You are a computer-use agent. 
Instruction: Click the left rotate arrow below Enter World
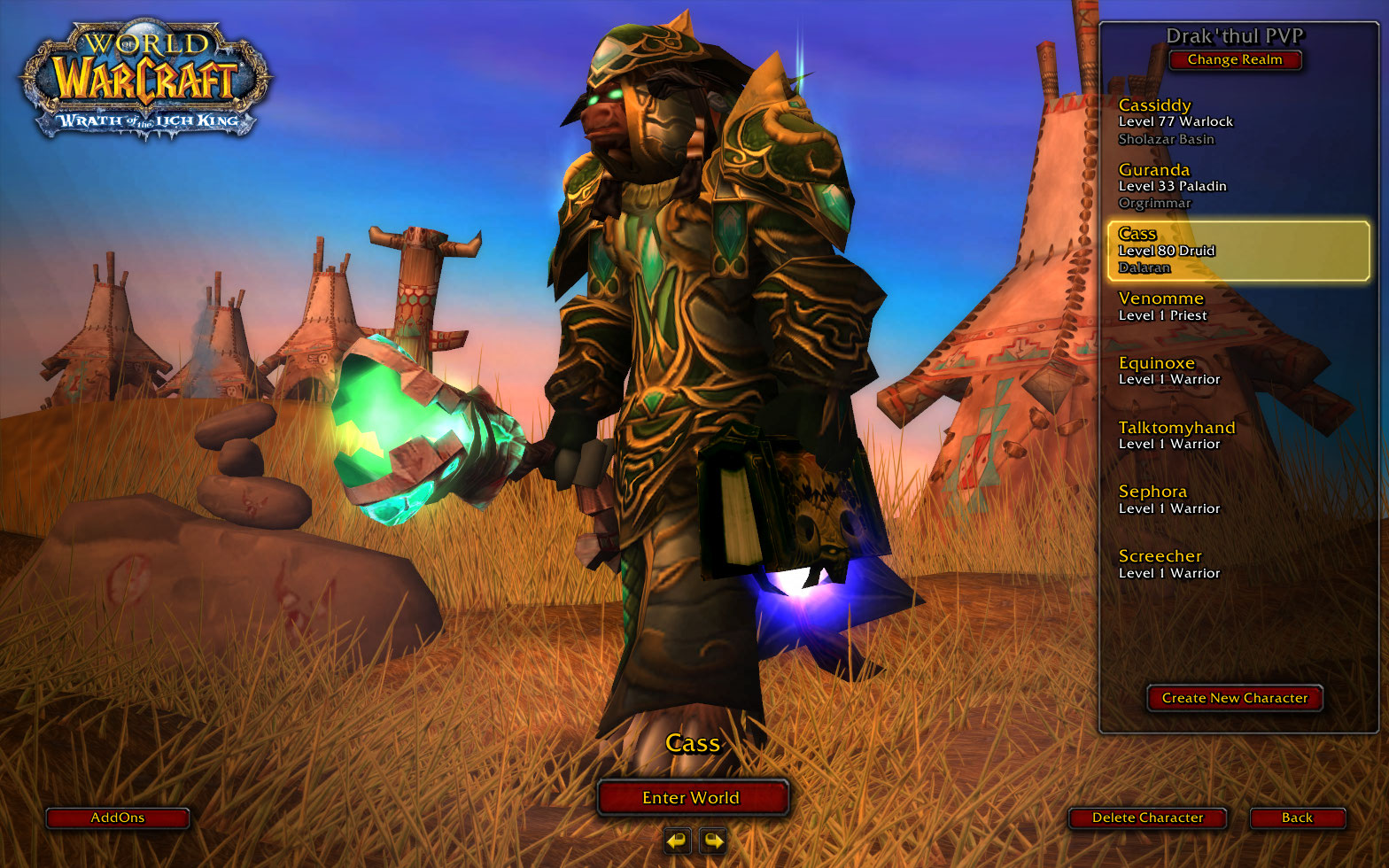click(676, 841)
